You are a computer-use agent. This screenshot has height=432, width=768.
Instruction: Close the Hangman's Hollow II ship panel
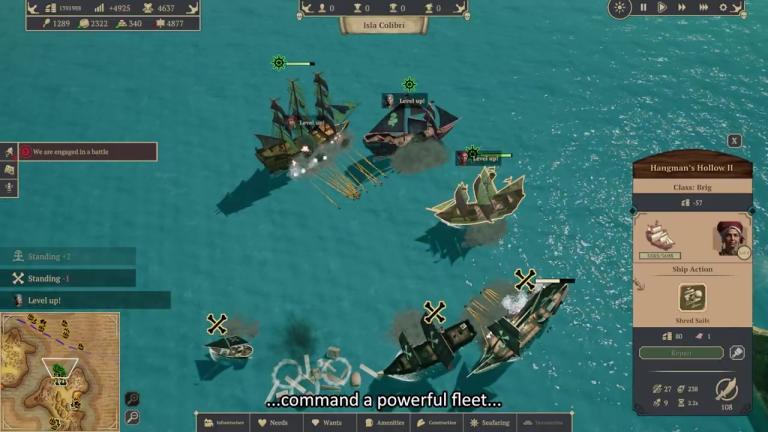click(x=735, y=141)
